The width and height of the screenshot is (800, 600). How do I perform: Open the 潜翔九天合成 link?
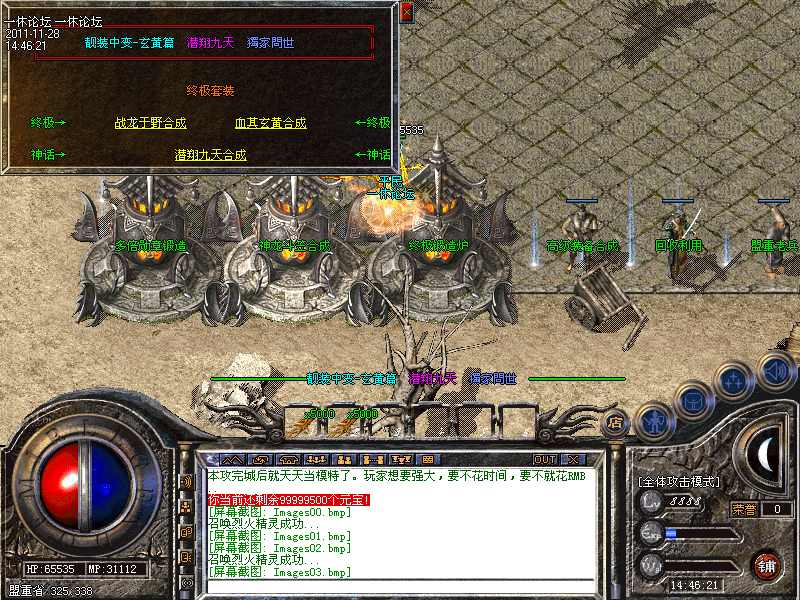[x=210, y=155]
